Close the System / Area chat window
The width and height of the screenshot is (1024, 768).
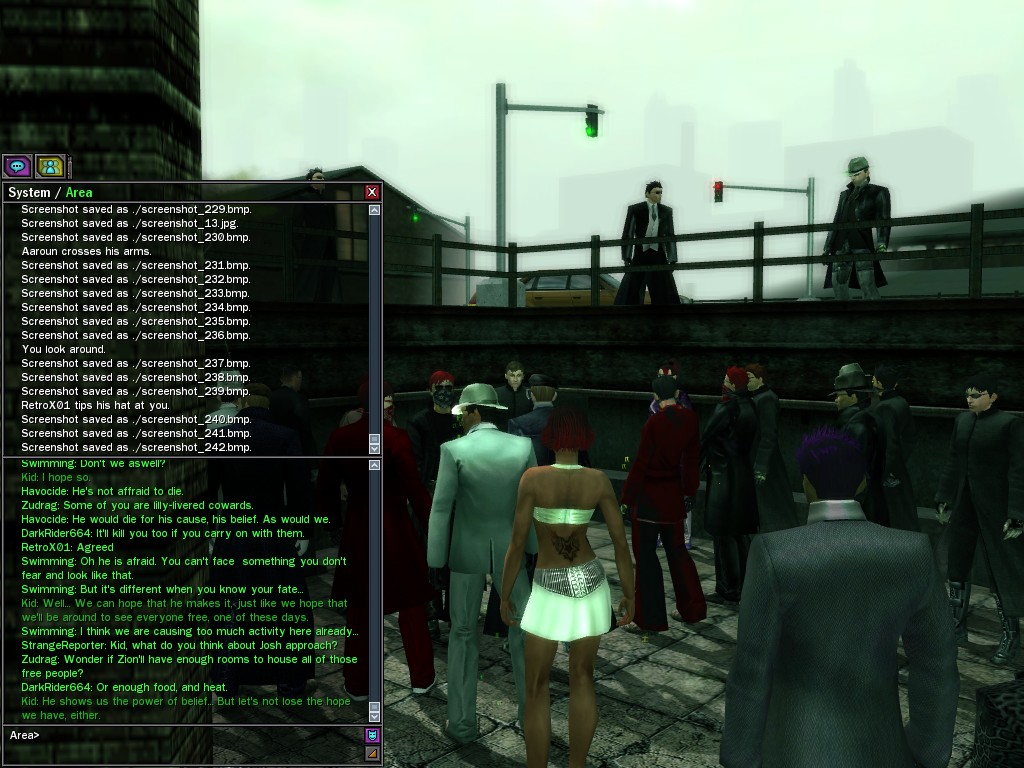372,192
